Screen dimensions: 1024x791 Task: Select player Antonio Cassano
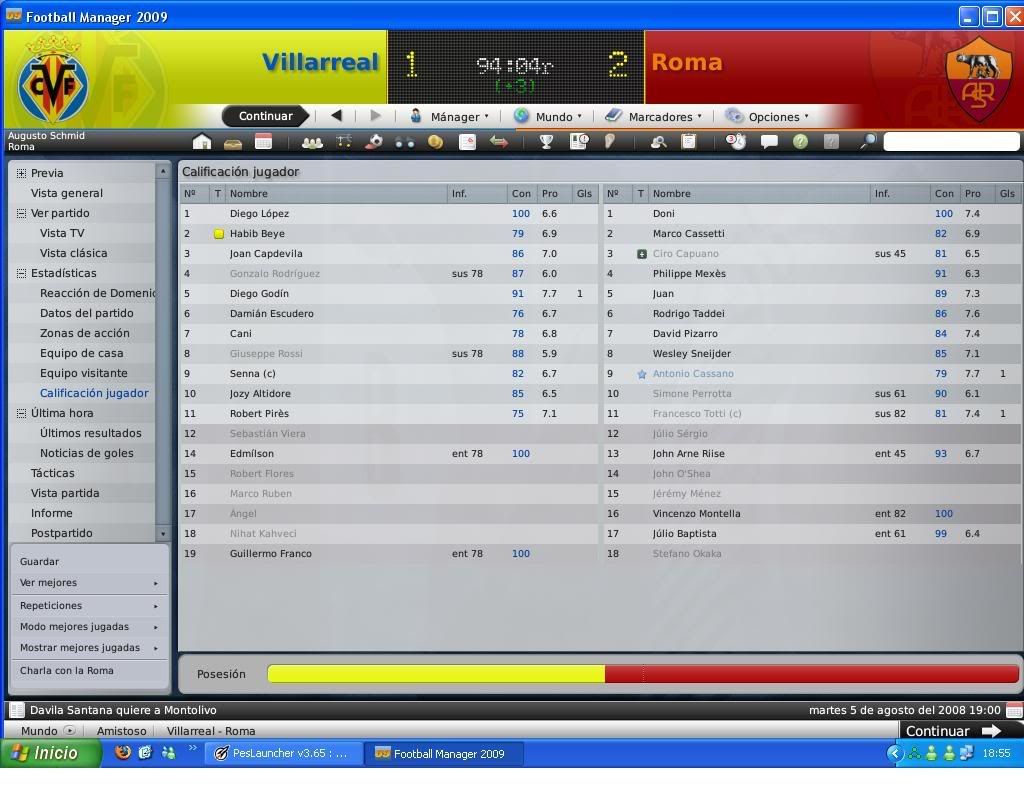[x=693, y=374]
